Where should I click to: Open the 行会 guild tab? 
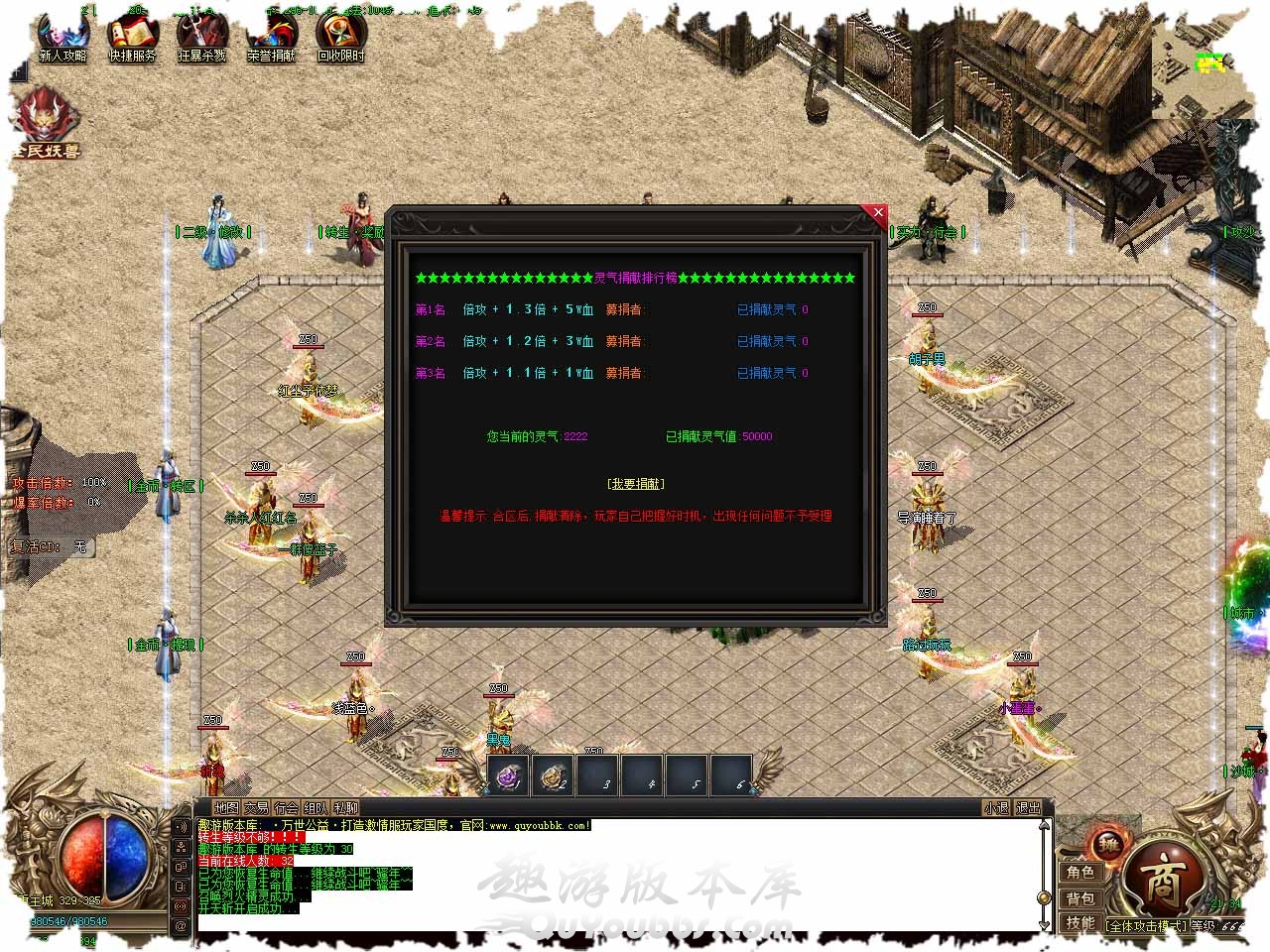click(x=287, y=808)
